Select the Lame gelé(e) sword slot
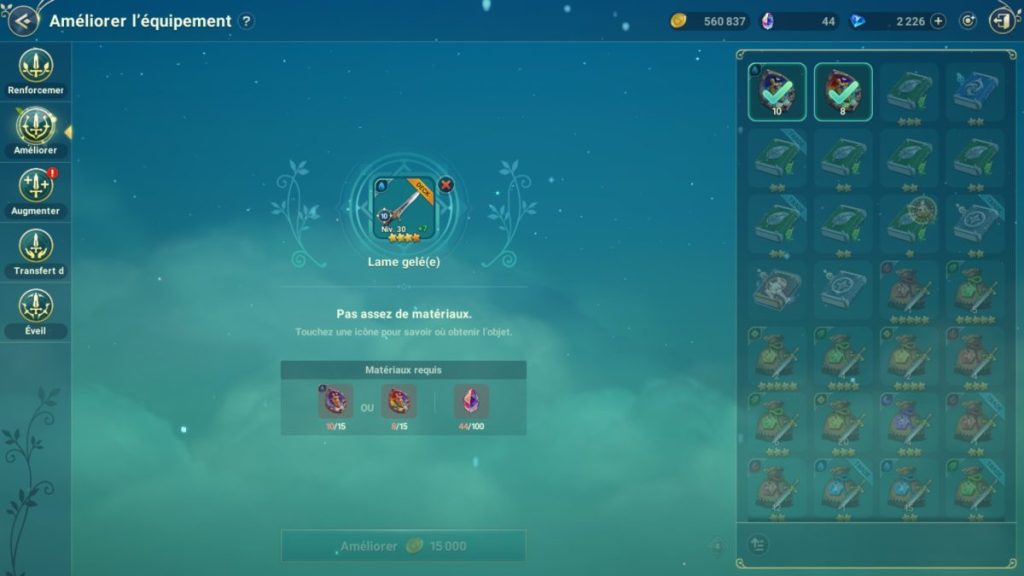The height and width of the screenshot is (576, 1024). [405, 208]
